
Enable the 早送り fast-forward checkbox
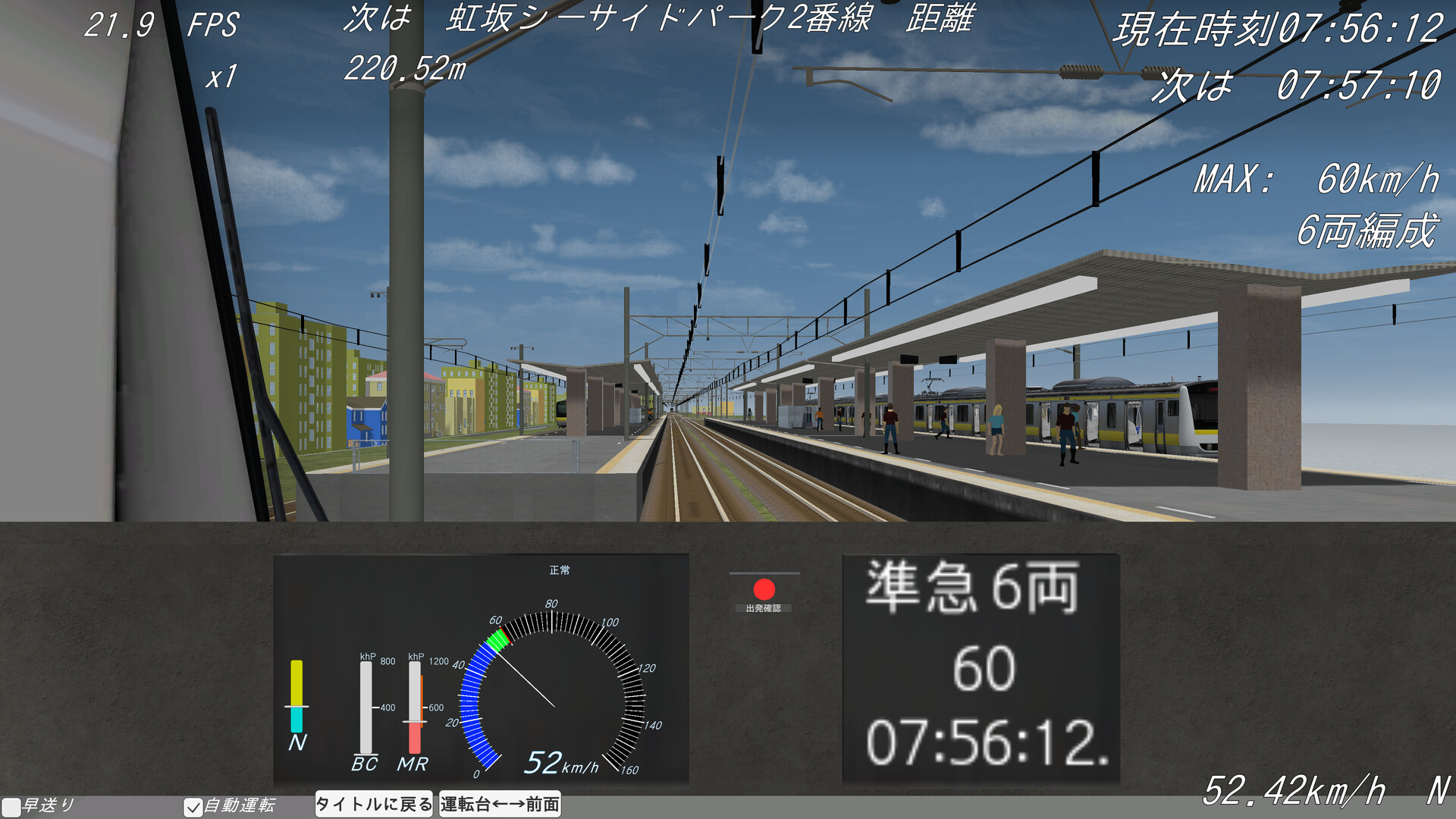click(x=11, y=806)
